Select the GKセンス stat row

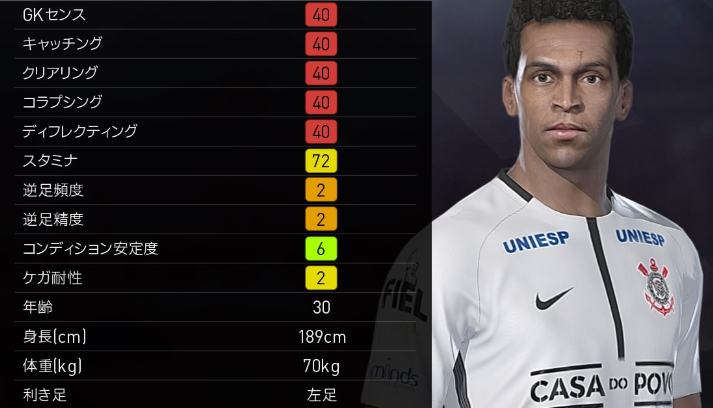215,15
